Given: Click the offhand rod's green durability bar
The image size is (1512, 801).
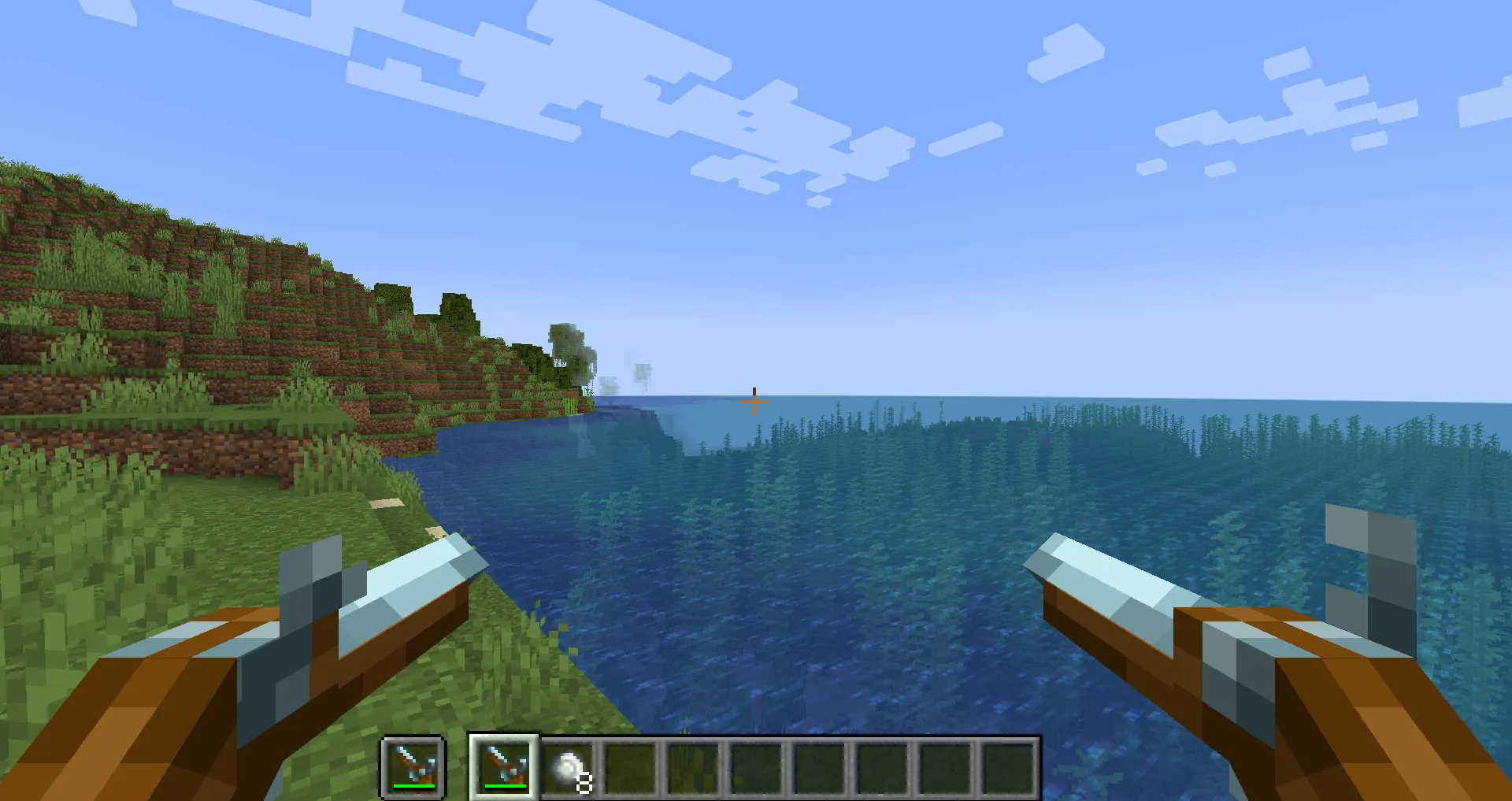Looking at the screenshot, I should tap(415, 785).
